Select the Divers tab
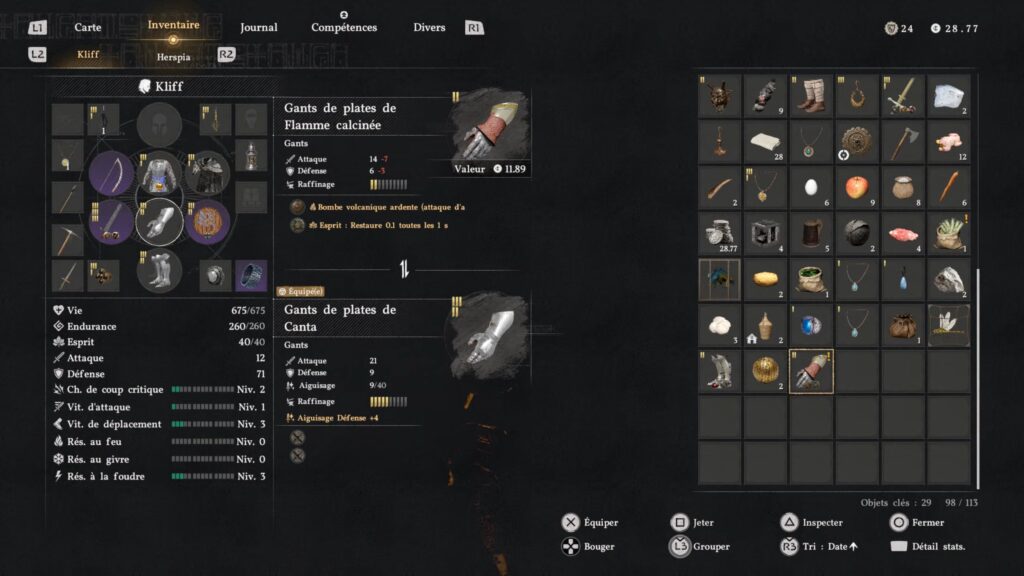Screen dimensions: 1024x576 pos(429,27)
